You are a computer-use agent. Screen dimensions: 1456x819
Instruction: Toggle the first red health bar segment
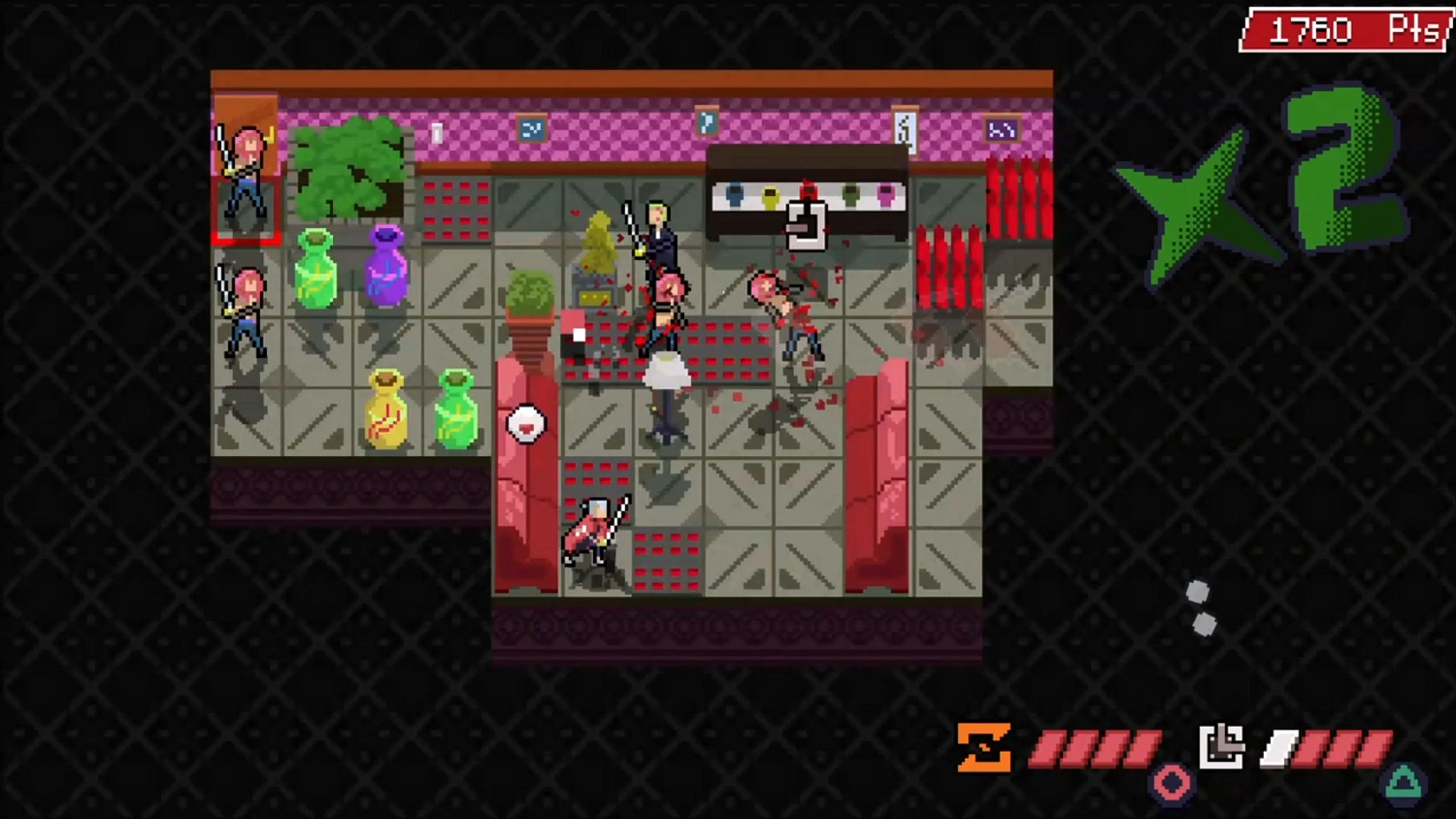coord(1046,747)
